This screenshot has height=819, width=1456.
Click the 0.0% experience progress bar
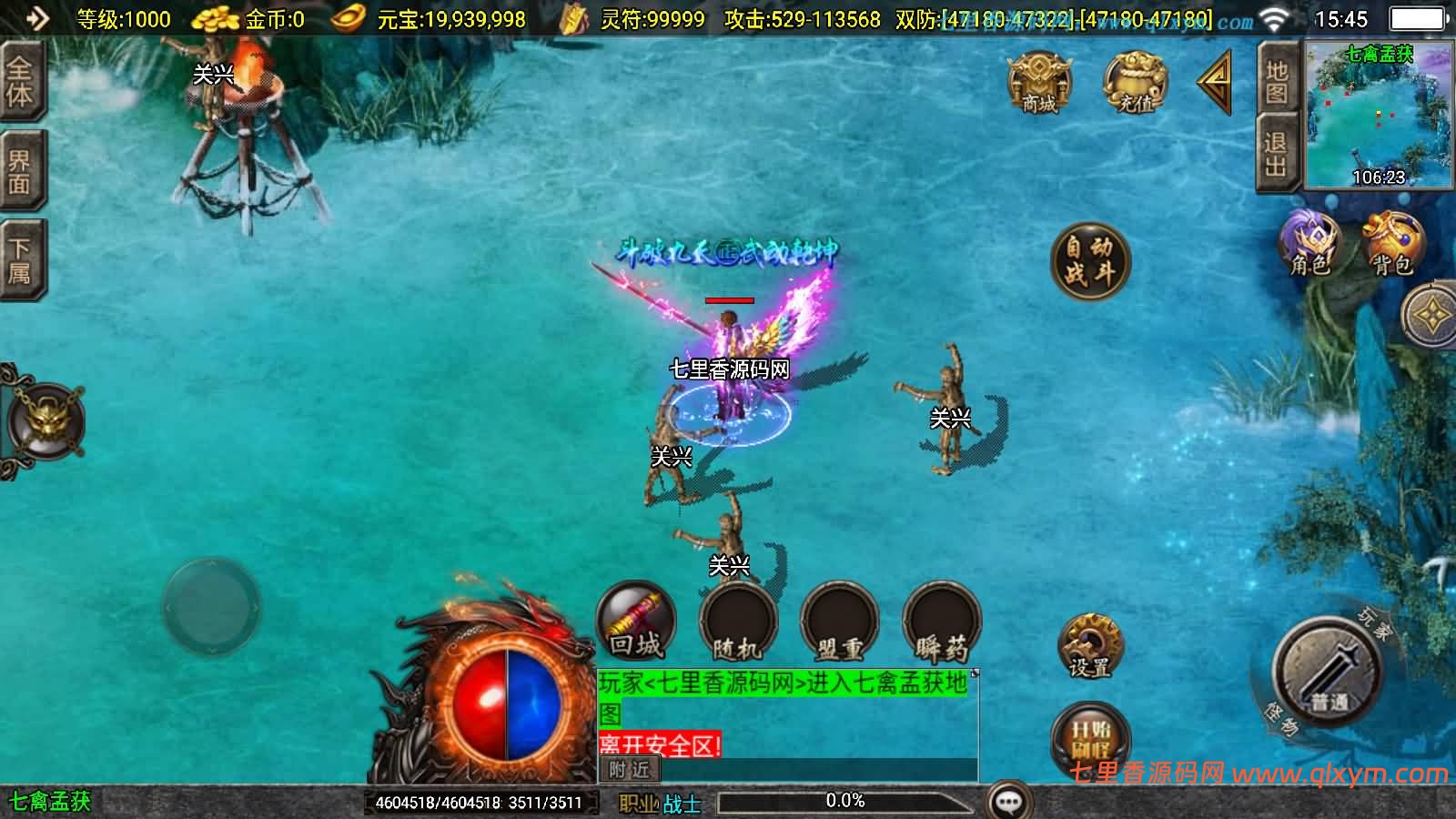846,802
